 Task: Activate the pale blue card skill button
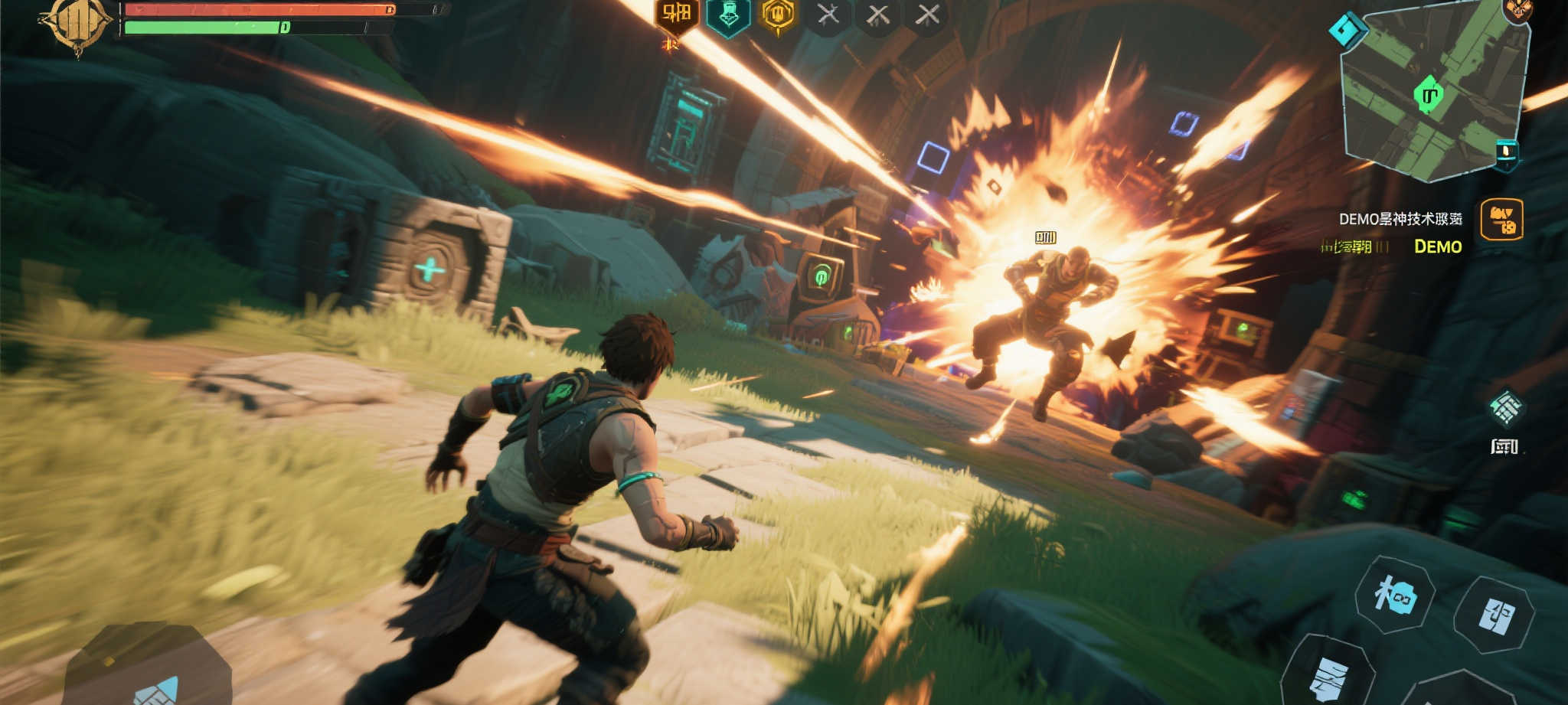pos(1494,613)
